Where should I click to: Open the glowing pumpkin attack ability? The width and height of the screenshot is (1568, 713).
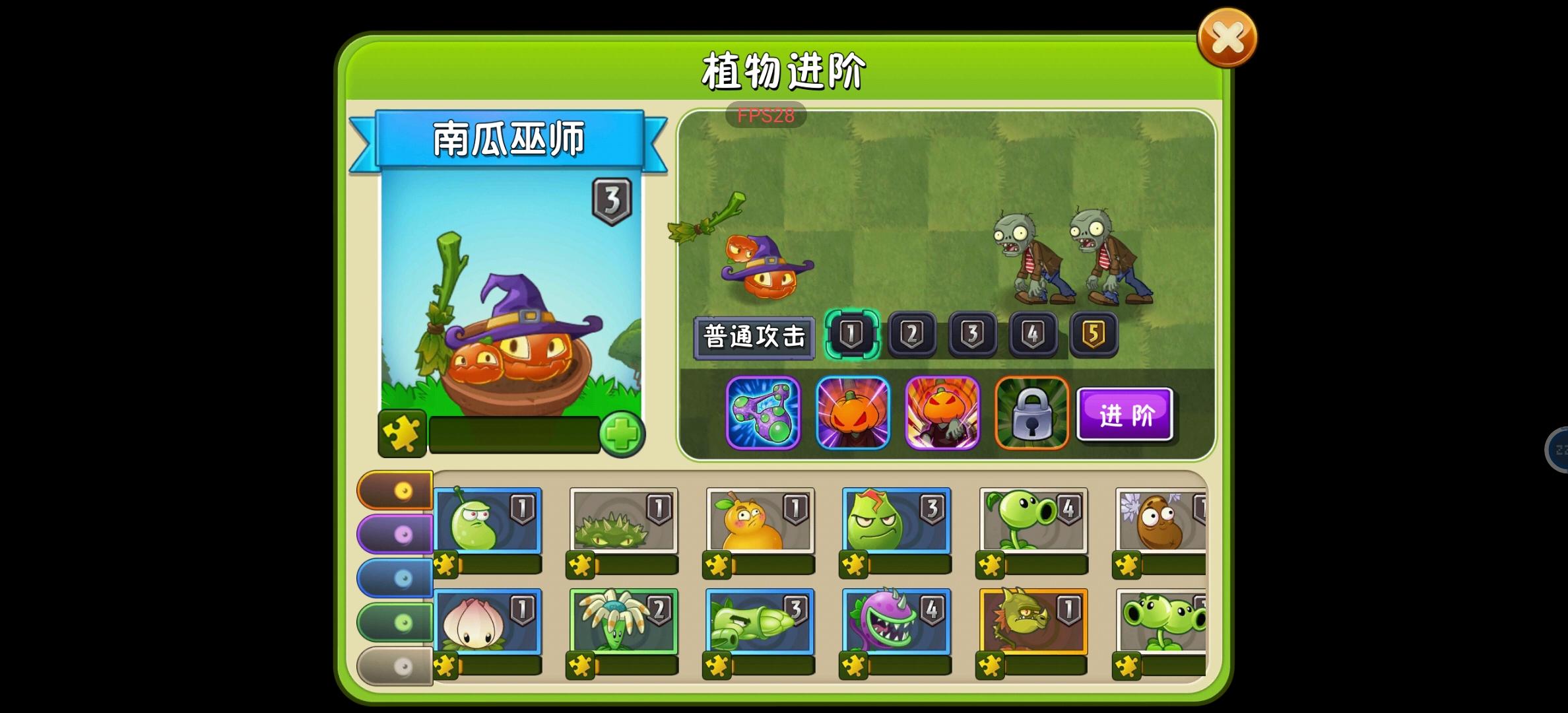942,414
